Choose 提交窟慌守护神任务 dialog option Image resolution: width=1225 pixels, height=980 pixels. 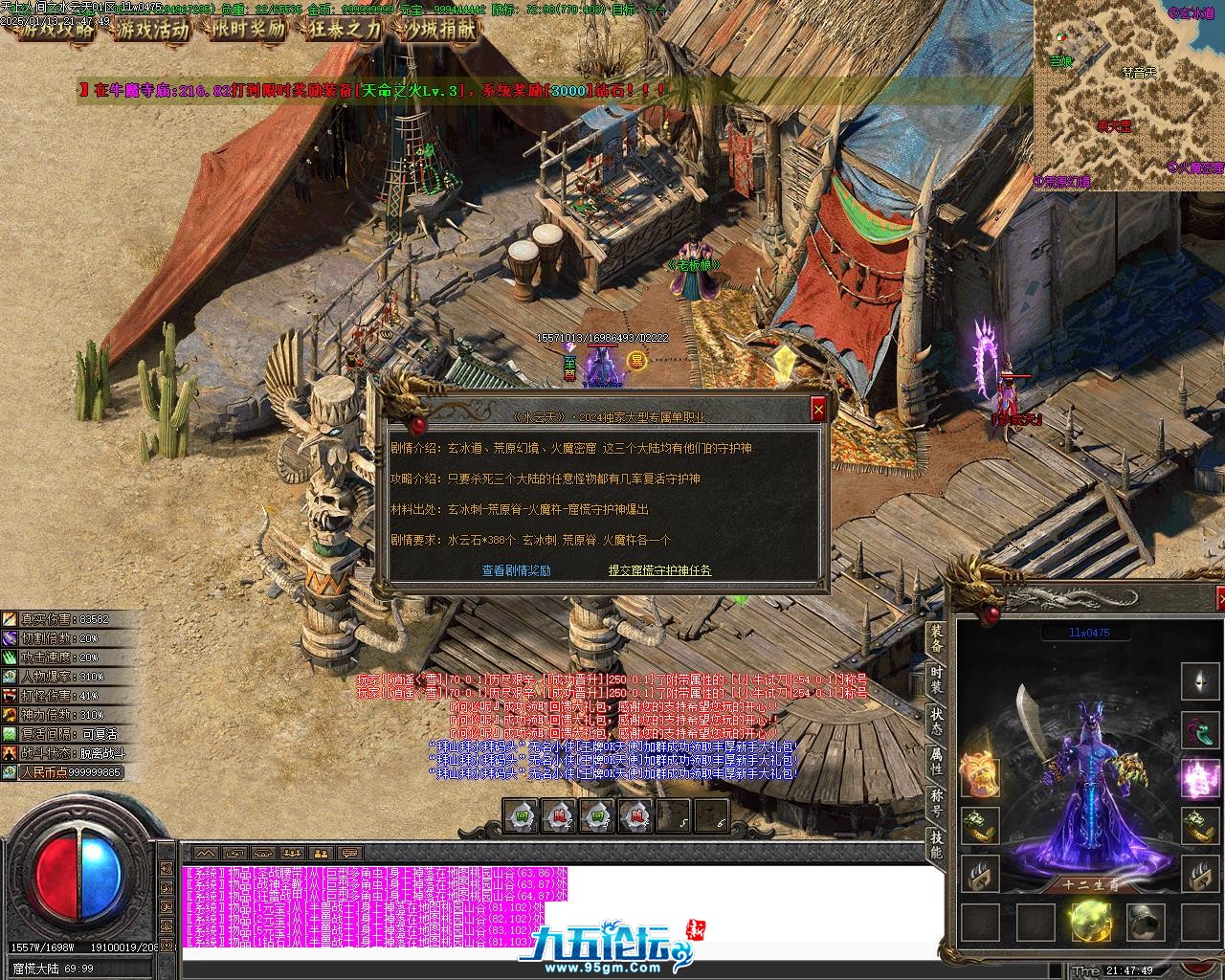click(659, 570)
